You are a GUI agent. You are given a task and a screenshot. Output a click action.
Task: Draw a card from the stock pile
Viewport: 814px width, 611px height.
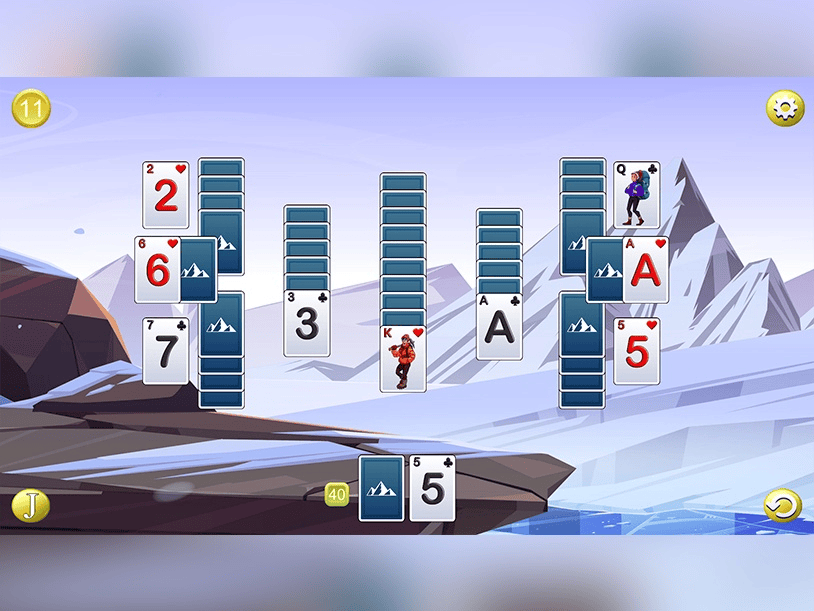381,488
